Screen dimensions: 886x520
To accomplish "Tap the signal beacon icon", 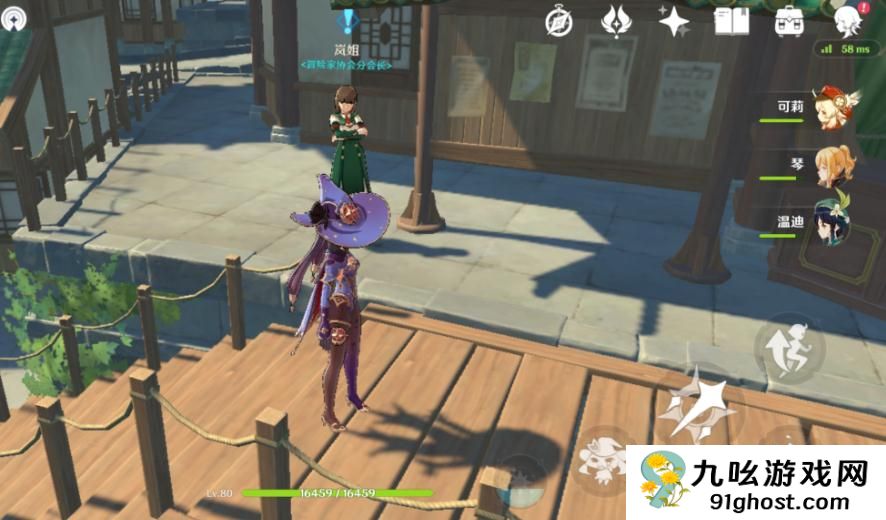I will click(x=14, y=18).
